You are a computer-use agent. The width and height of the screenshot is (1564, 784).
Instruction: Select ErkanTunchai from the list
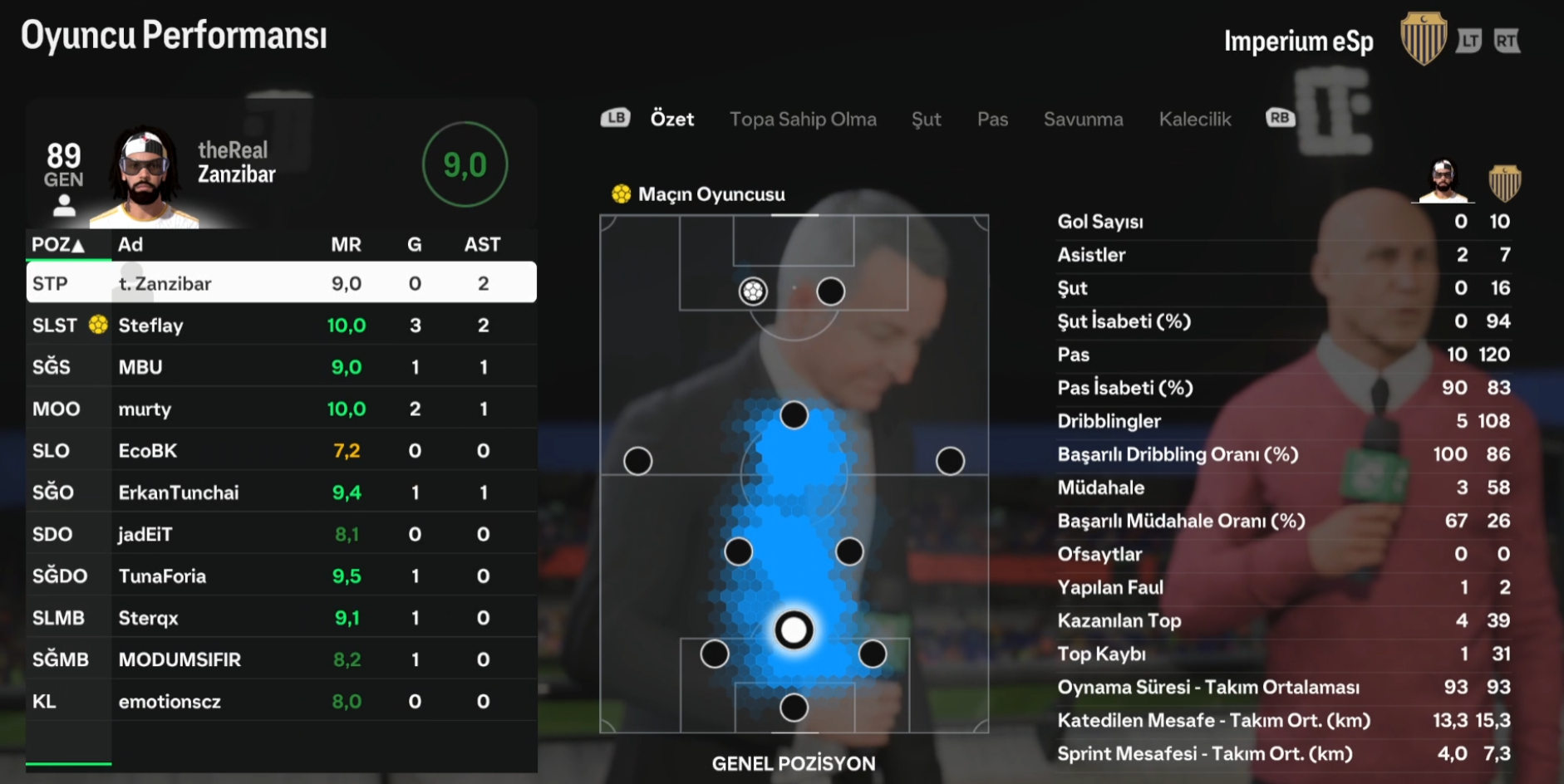coord(281,492)
